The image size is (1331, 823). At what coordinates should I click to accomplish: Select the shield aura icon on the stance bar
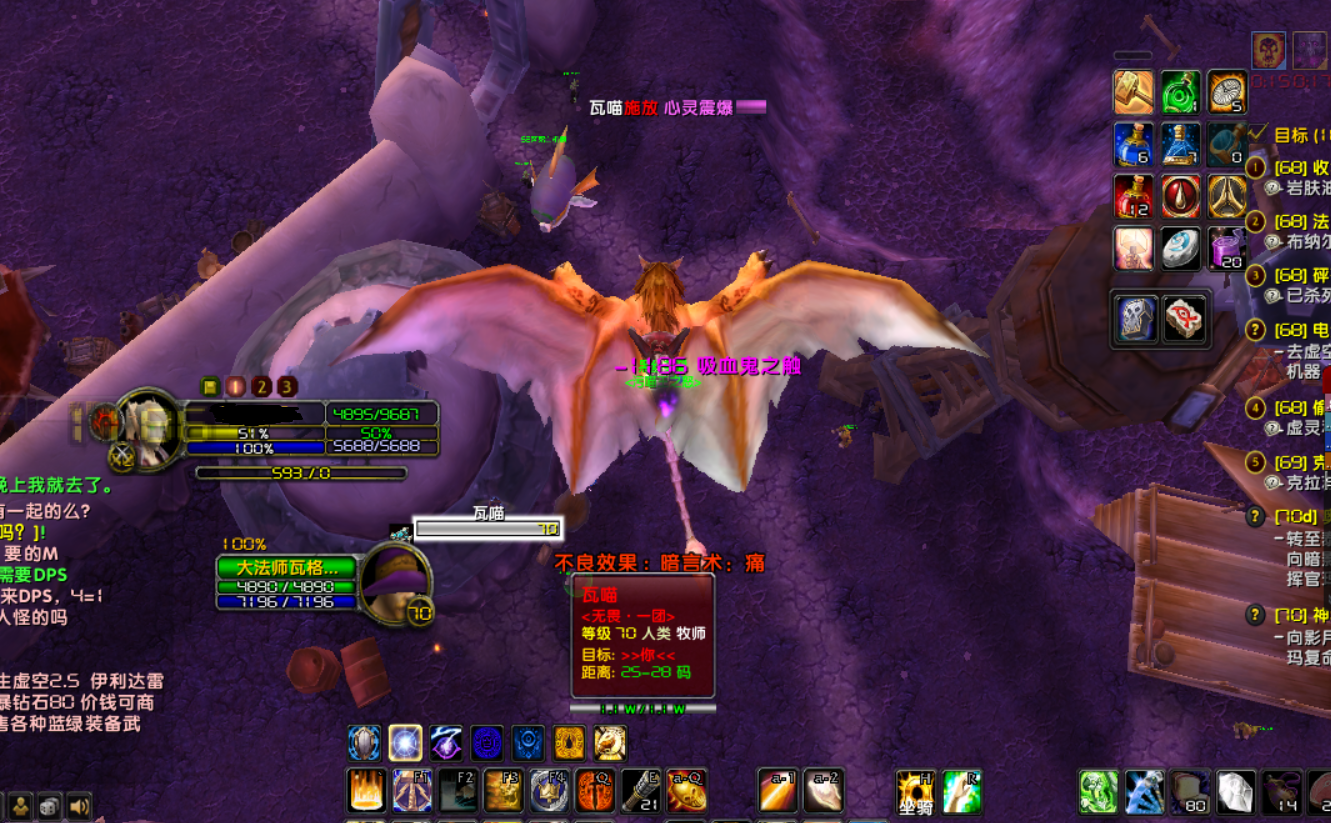(364, 743)
